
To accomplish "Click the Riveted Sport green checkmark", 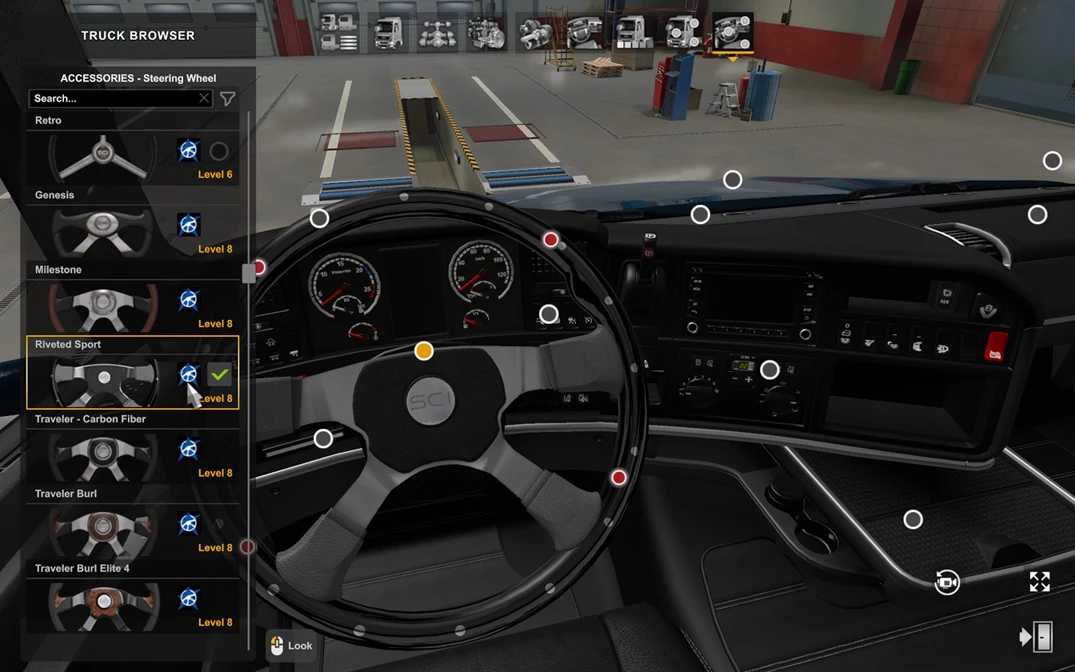I will (x=220, y=374).
